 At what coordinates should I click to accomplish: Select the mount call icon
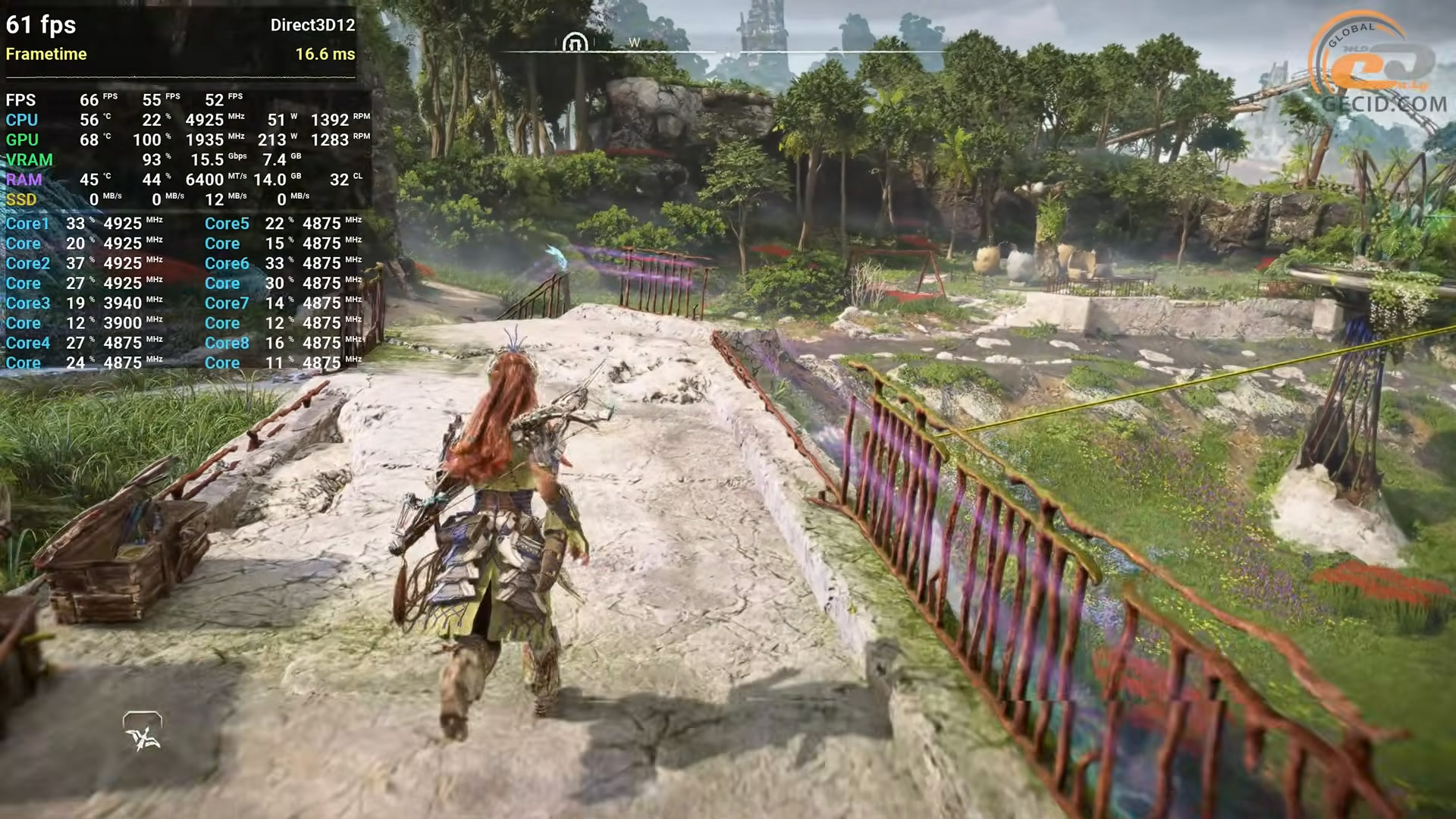point(143,732)
